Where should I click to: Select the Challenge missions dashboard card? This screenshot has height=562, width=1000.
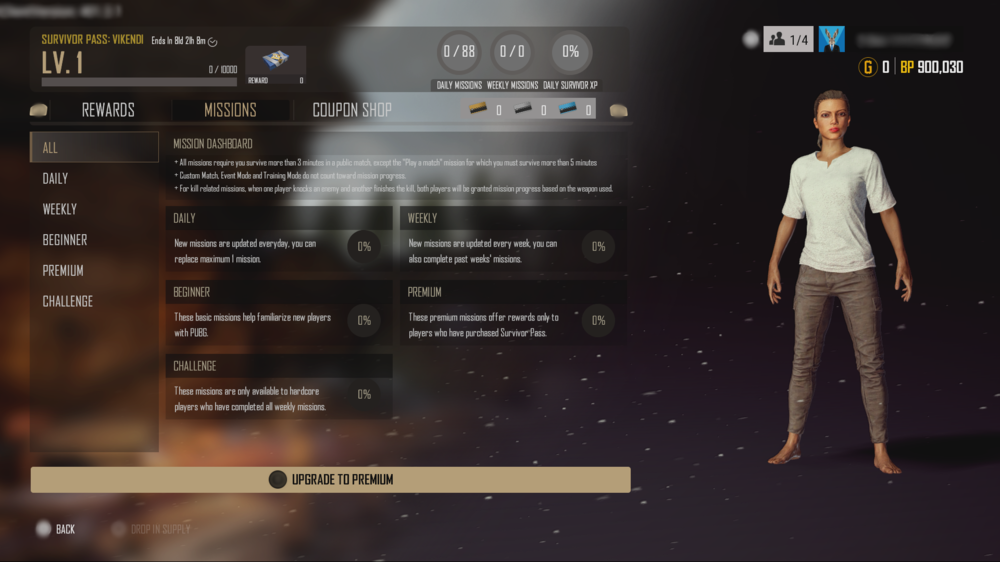coord(279,388)
